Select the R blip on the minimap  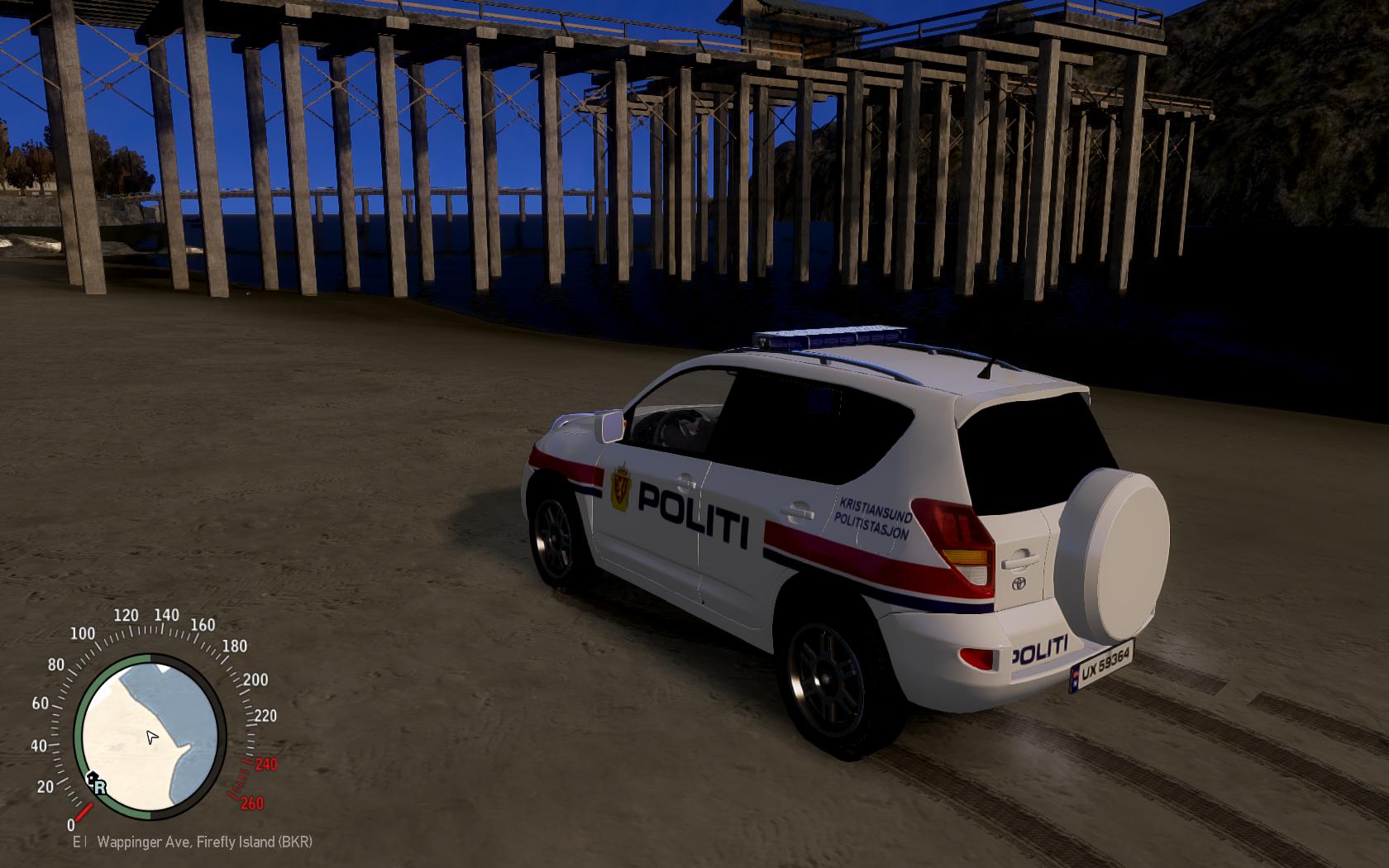coord(98,785)
